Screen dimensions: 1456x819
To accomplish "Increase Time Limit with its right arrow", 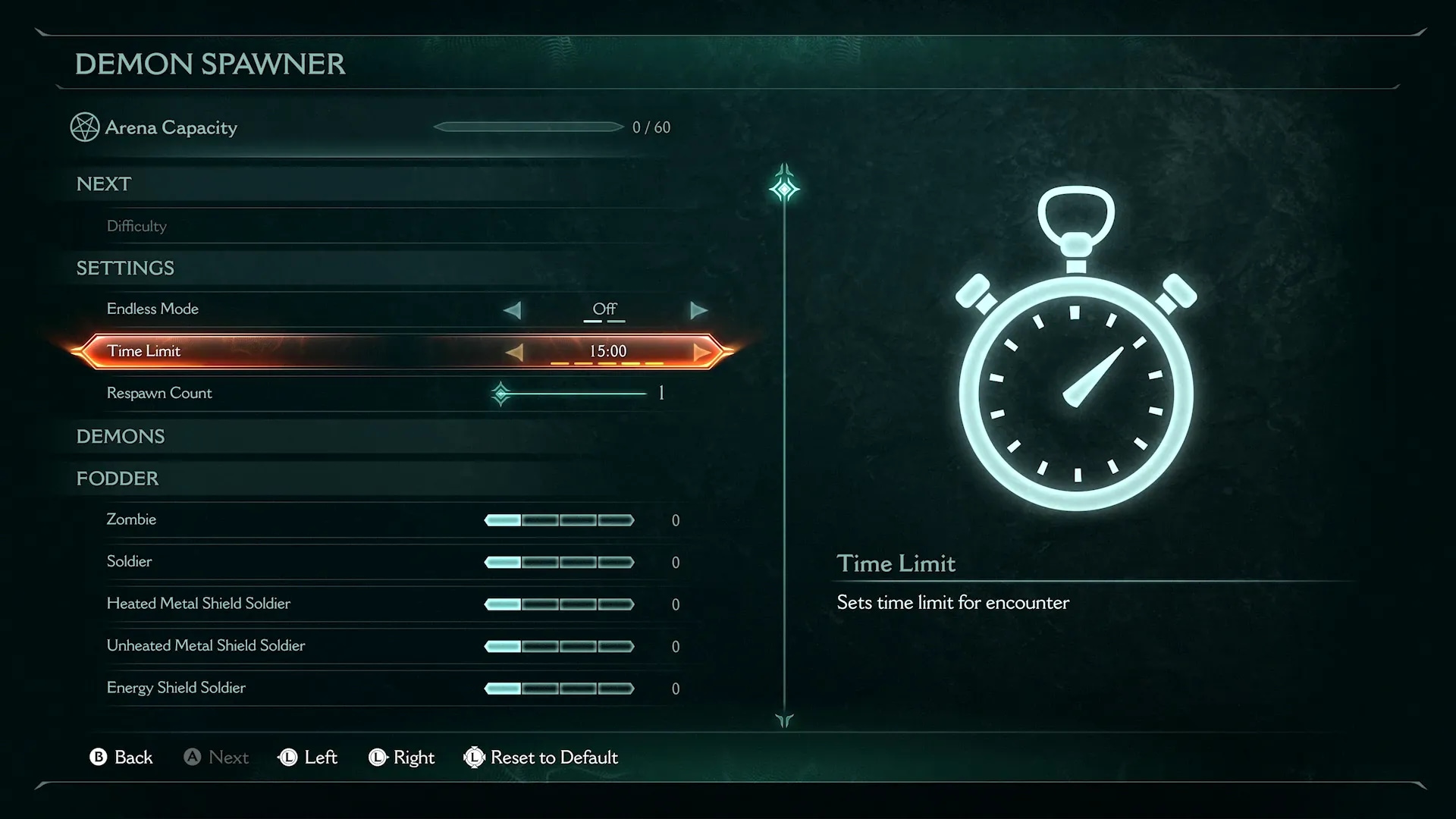I will 701,352.
